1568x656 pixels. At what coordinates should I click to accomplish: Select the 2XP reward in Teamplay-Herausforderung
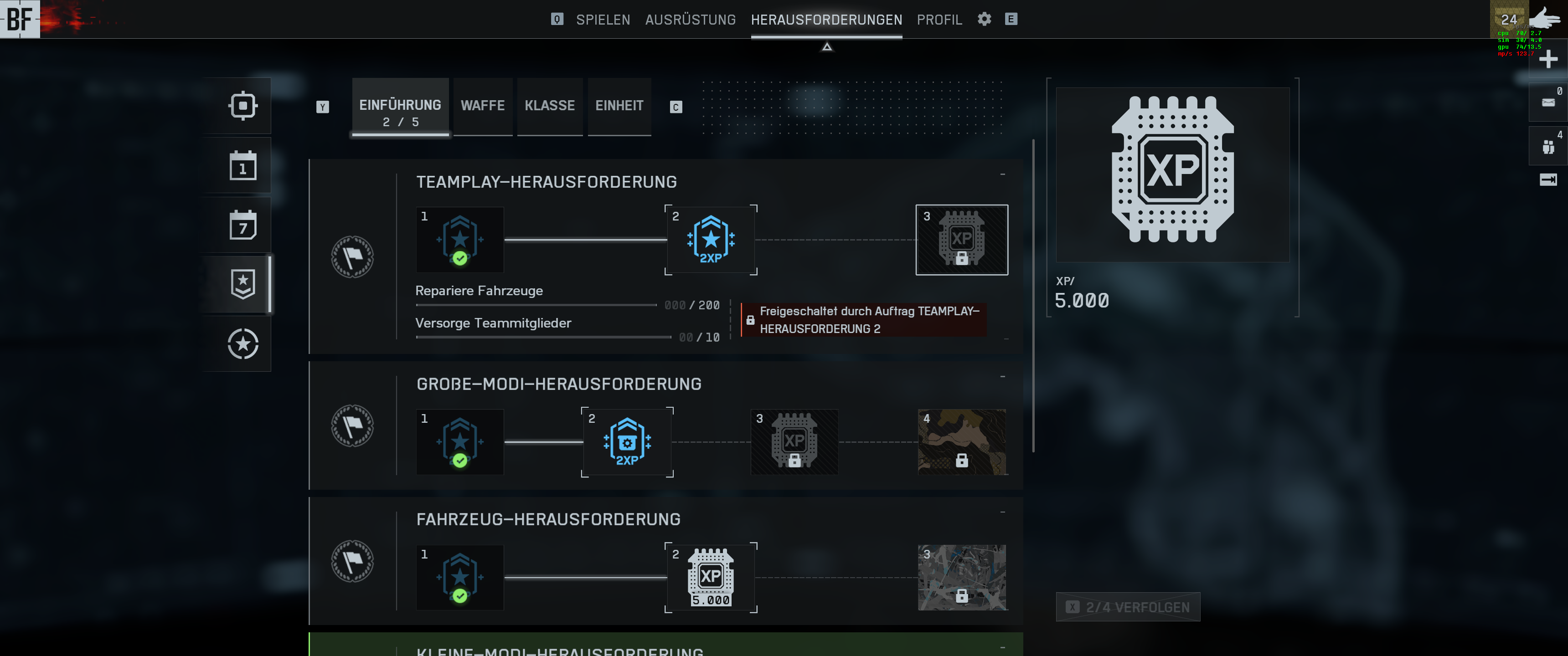click(x=711, y=240)
